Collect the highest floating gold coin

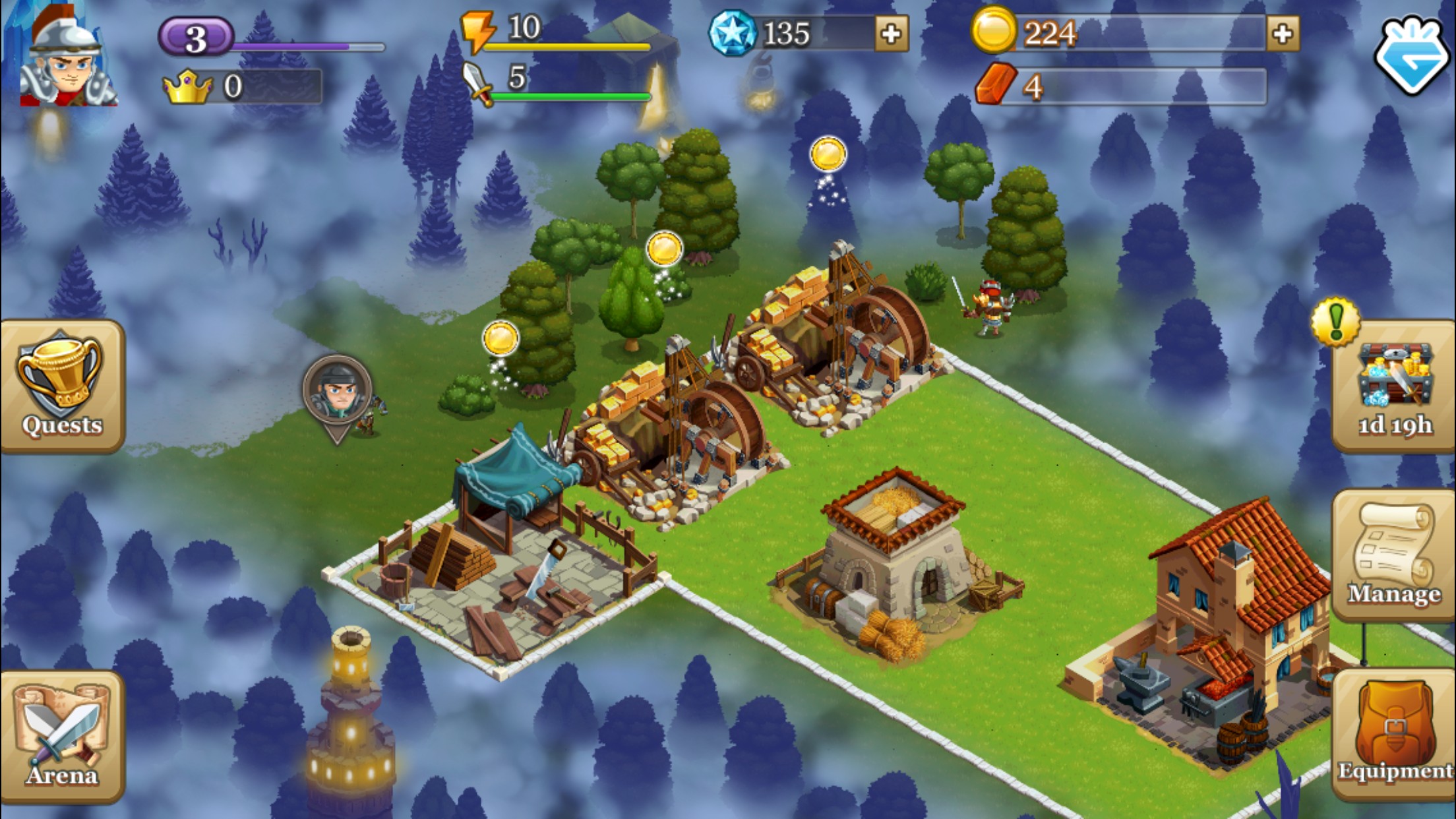(828, 155)
